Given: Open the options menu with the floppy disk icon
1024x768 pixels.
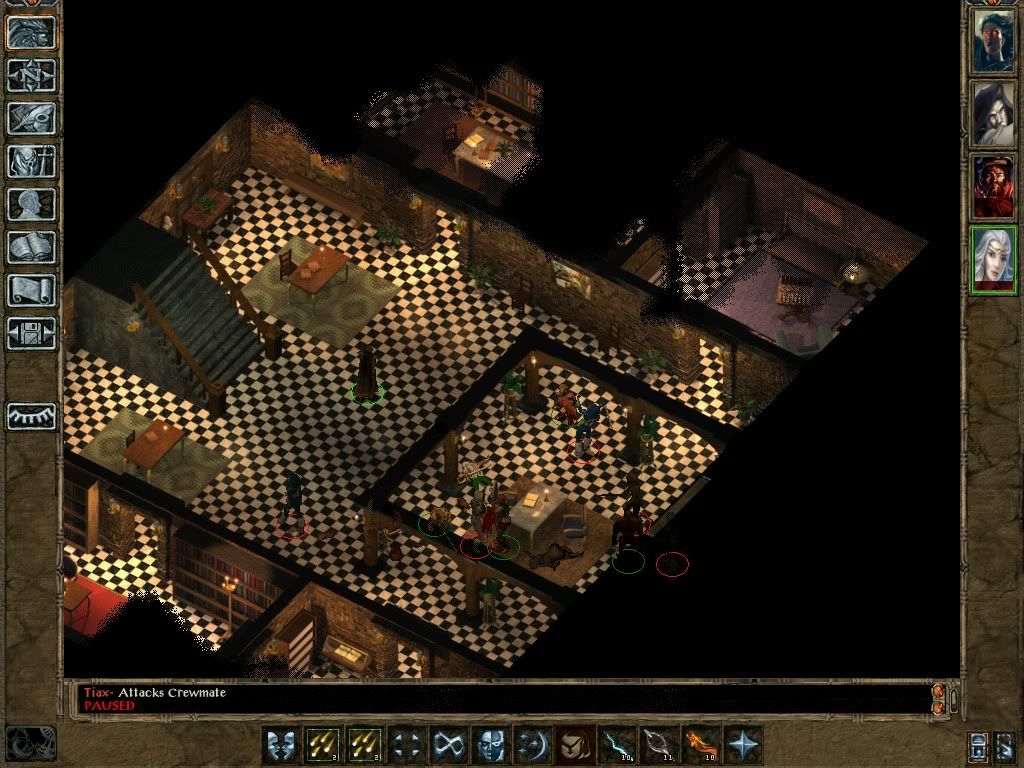Looking at the screenshot, I should click(x=32, y=333).
